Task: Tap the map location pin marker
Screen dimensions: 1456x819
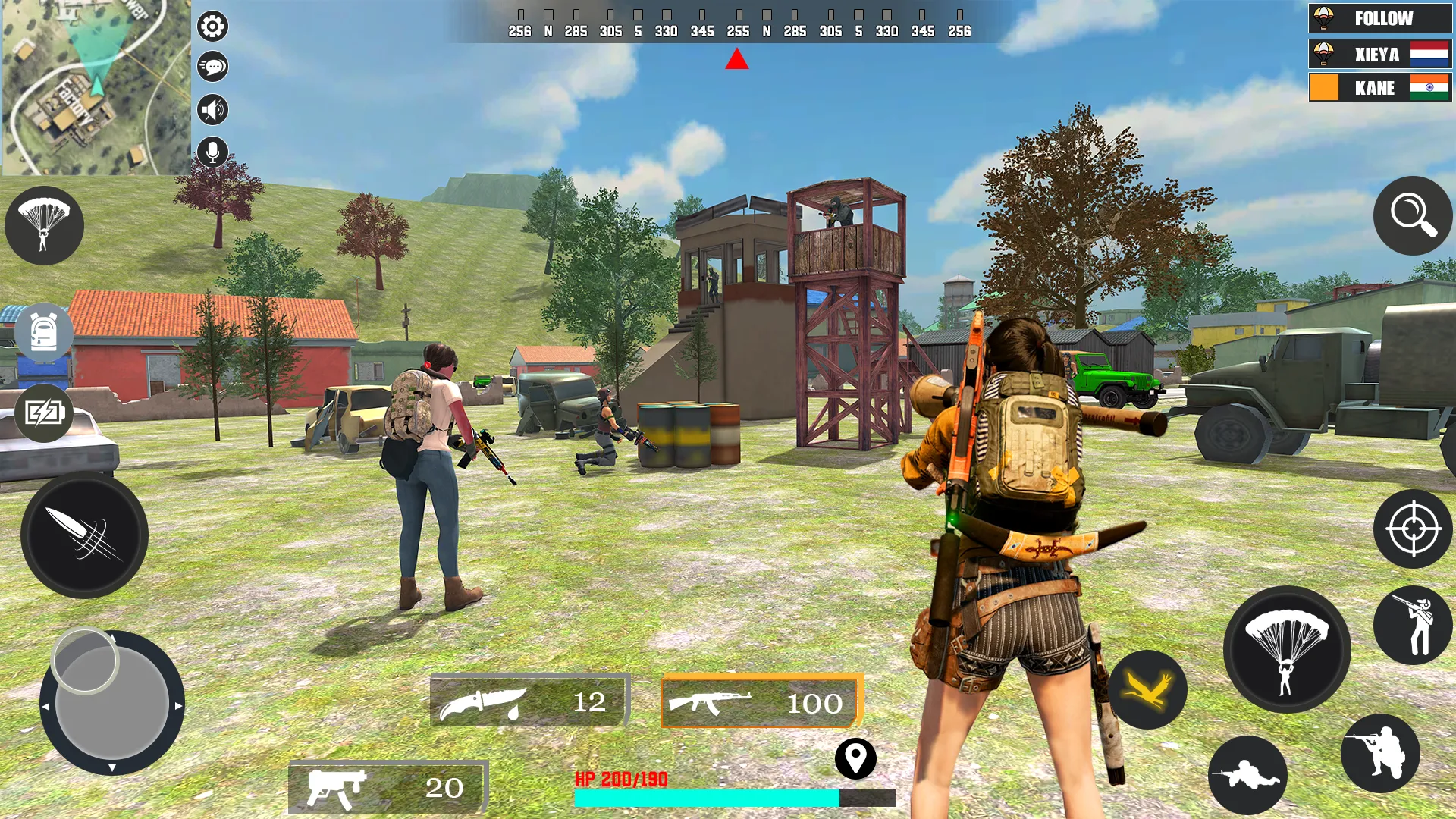Action: (x=855, y=758)
